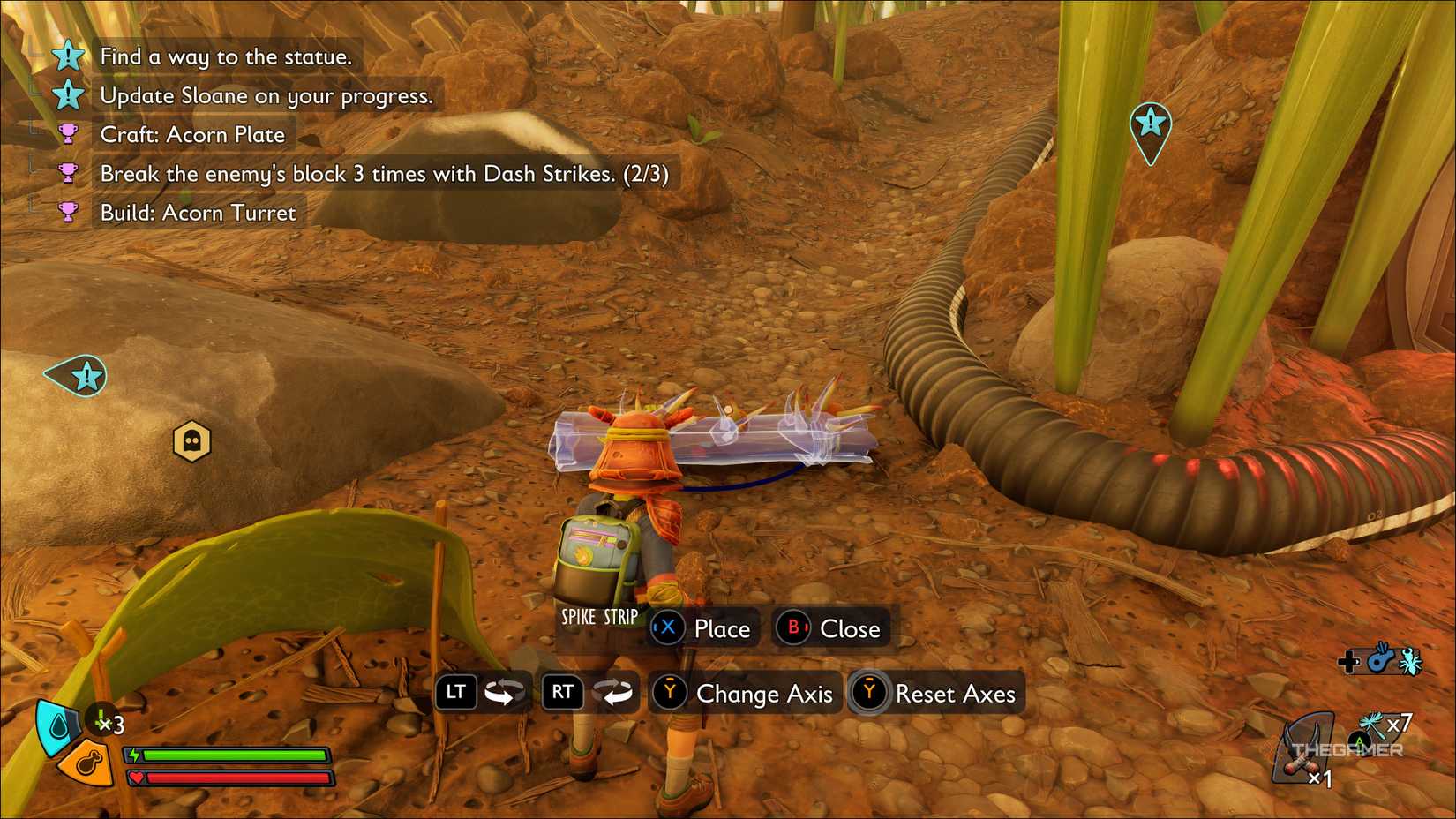
Task: Select the 'Update Sloane on your progress' objective
Action: (x=266, y=95)
